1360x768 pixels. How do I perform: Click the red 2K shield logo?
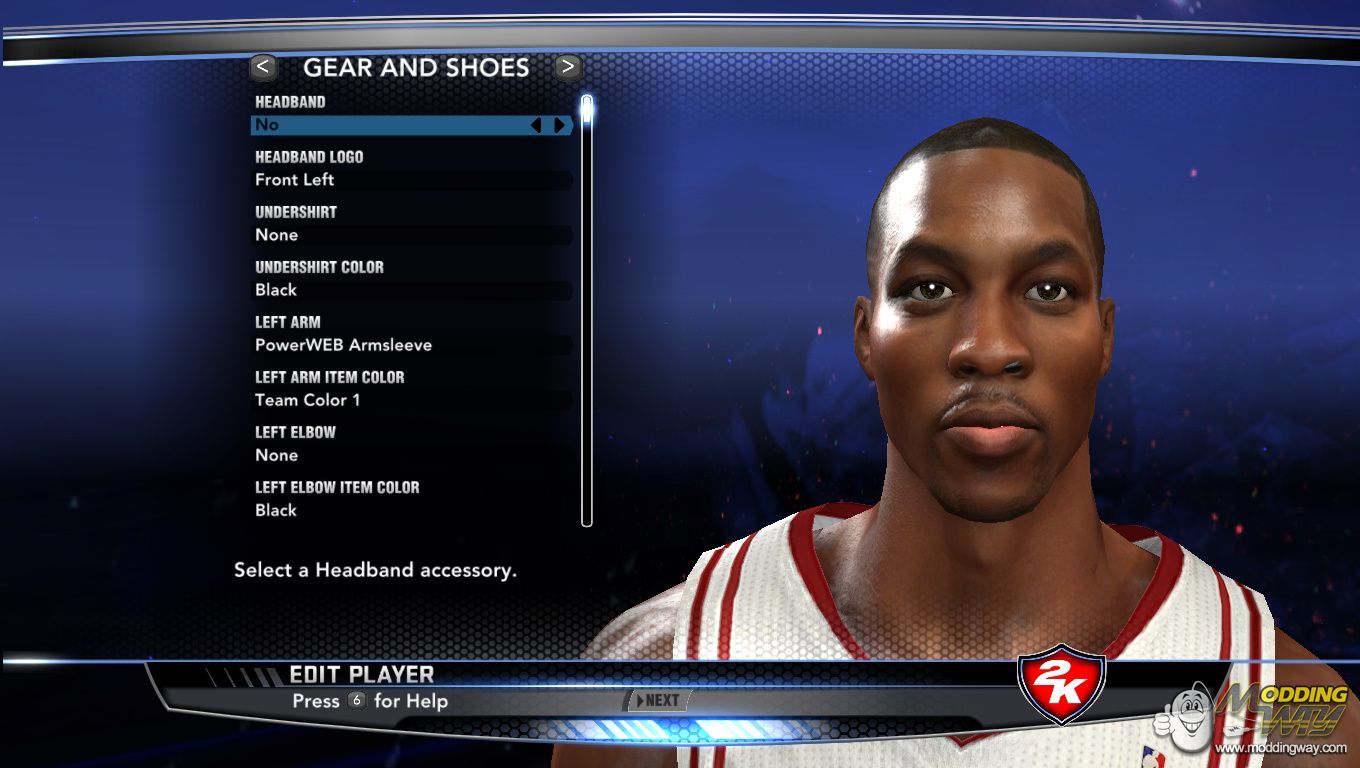click(x=1060, y=685)
